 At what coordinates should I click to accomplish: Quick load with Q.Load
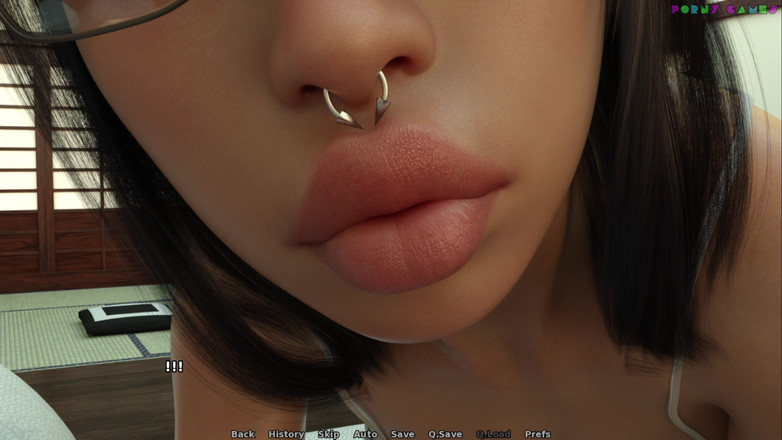pyautogui.click(x=493, y=434)
